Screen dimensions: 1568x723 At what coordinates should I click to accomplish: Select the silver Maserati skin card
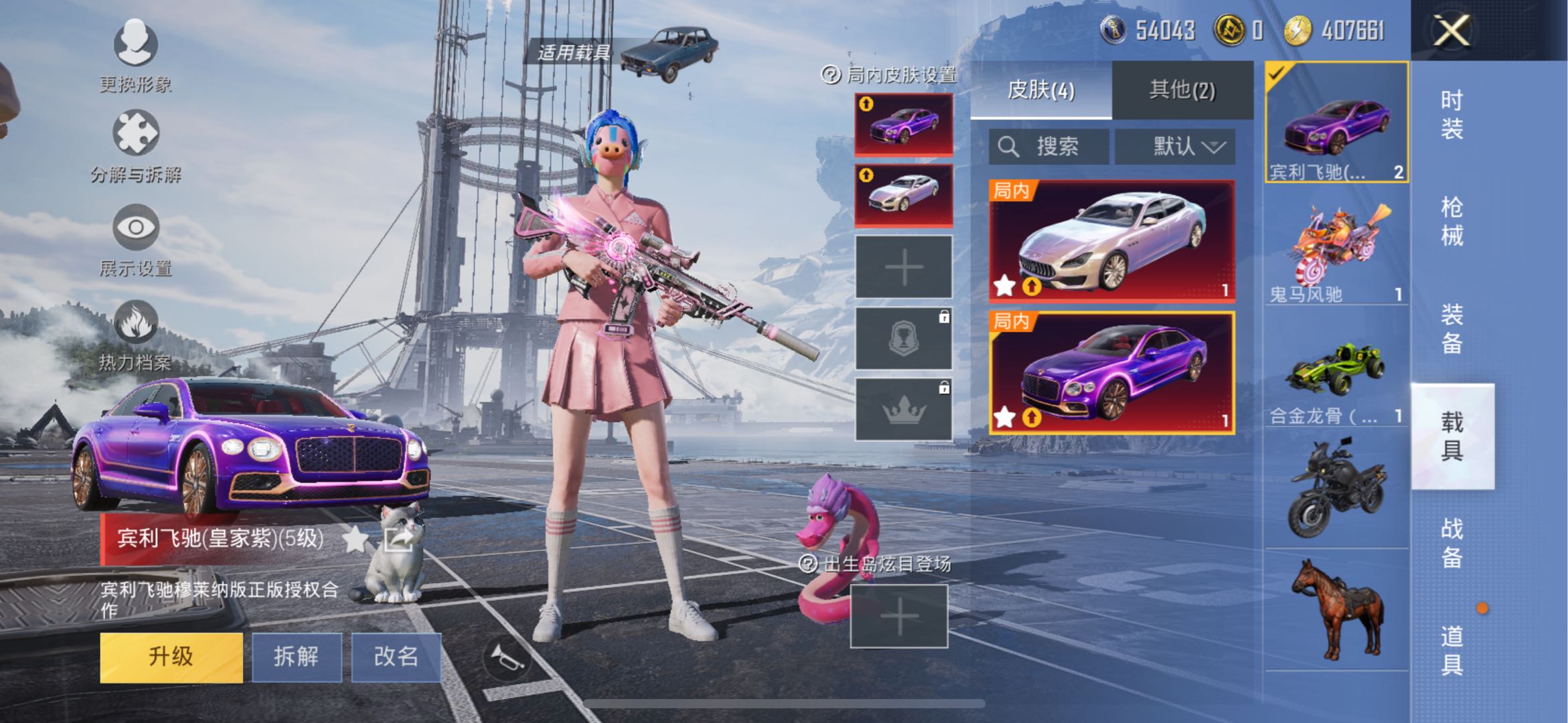[1112, 241]
